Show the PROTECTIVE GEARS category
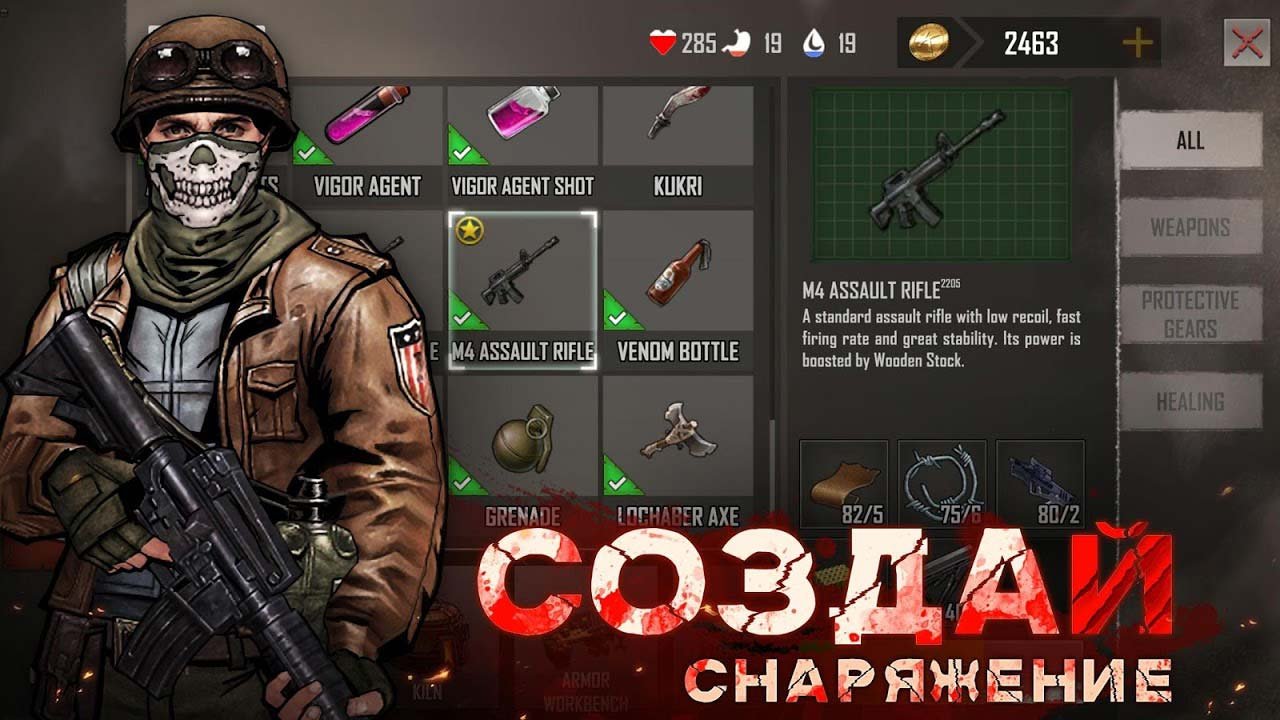This screenshot has height=720, width=1280. coord(1190,314)
